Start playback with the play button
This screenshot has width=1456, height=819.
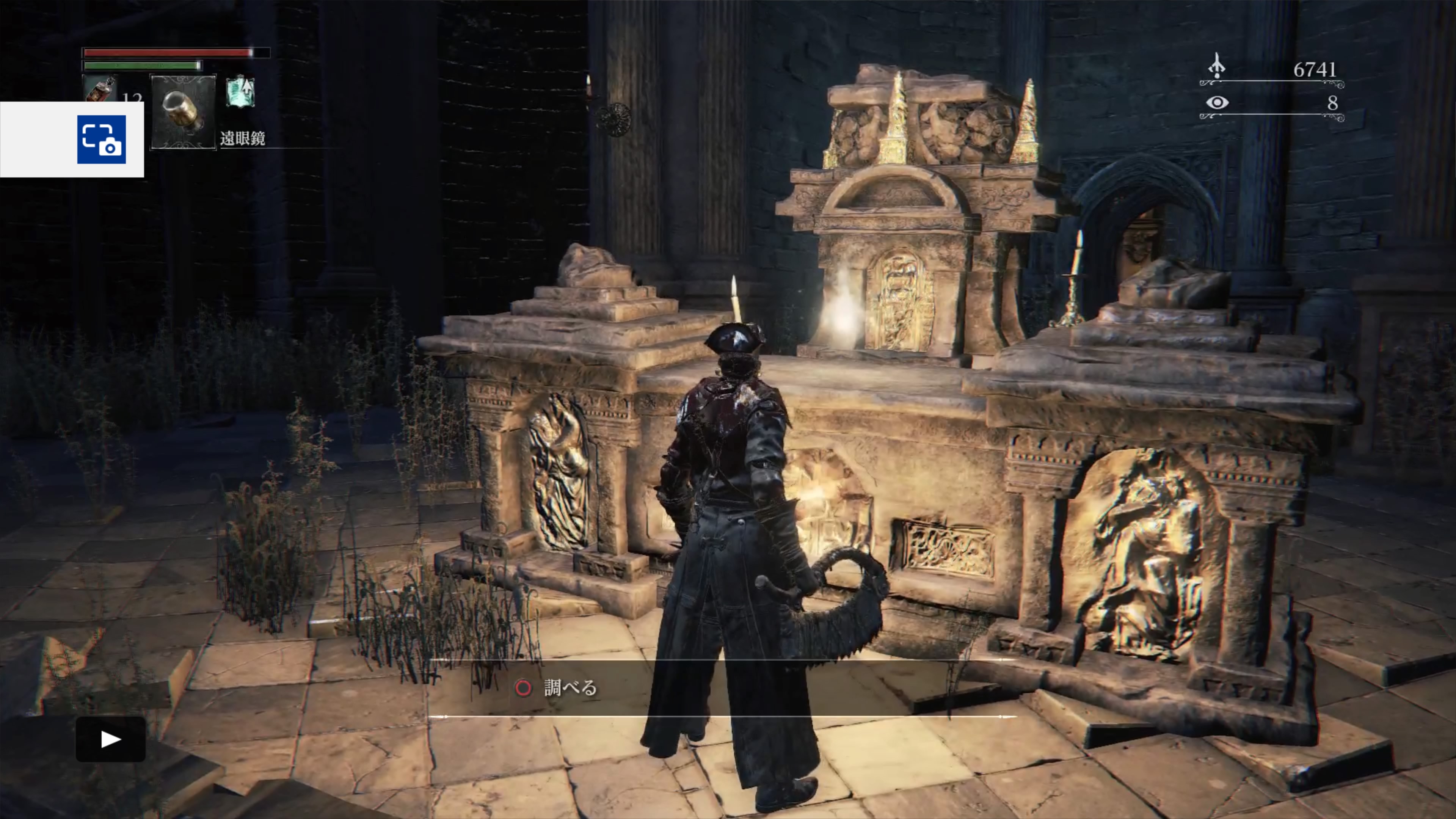[x=111, y=739]
